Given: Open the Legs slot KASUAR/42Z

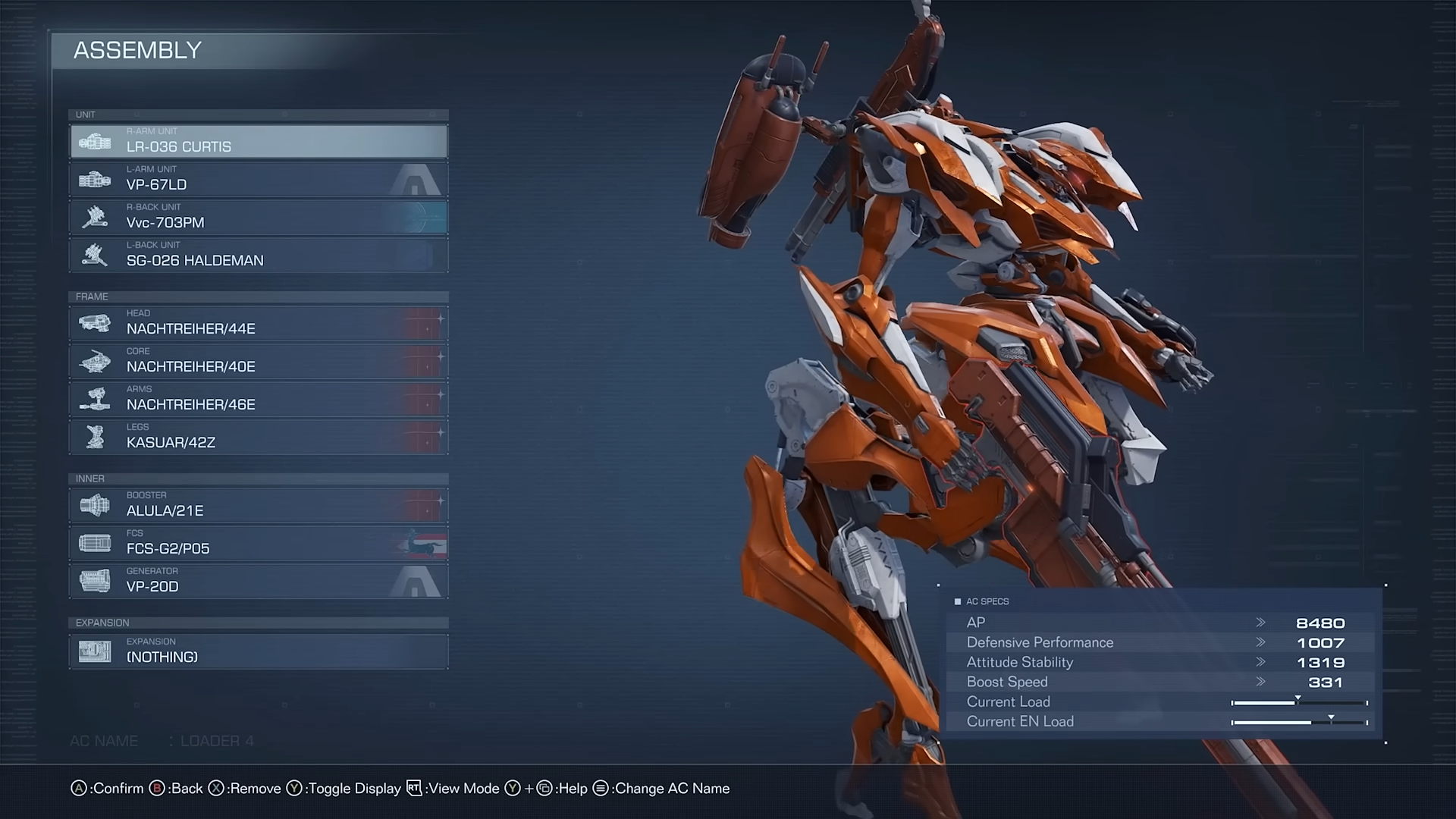Looking at the screenshot, I should click(x=259, y=438).
